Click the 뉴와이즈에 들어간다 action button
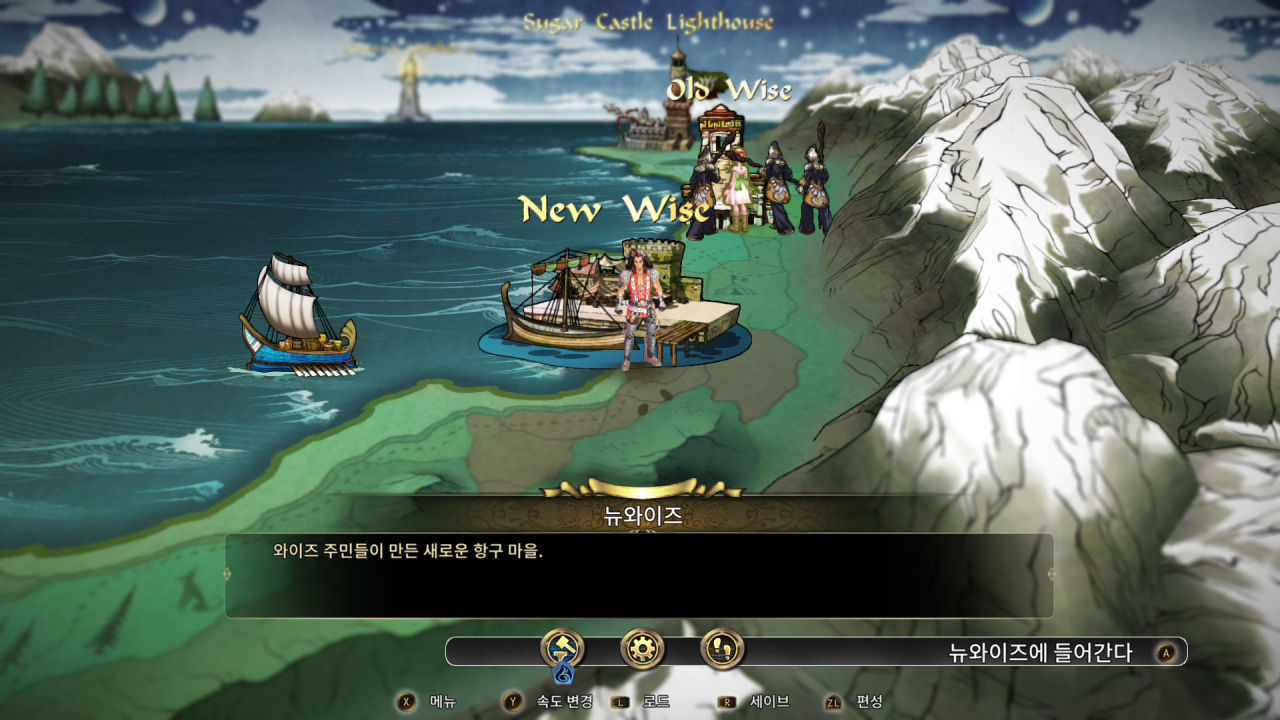The image size is (1280, 720). point(1040,649)
